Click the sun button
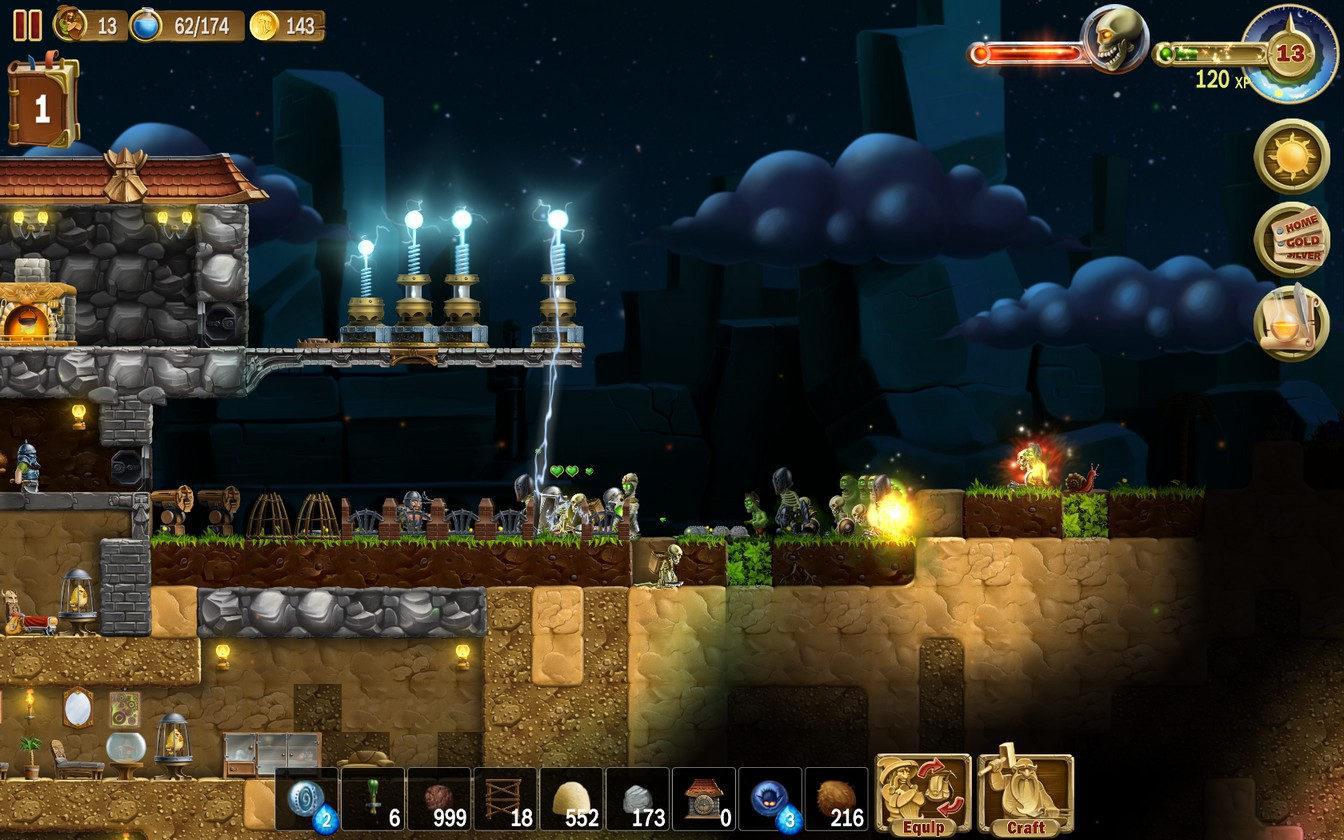The image size is (1344, 840). [x=1291, y=156]
